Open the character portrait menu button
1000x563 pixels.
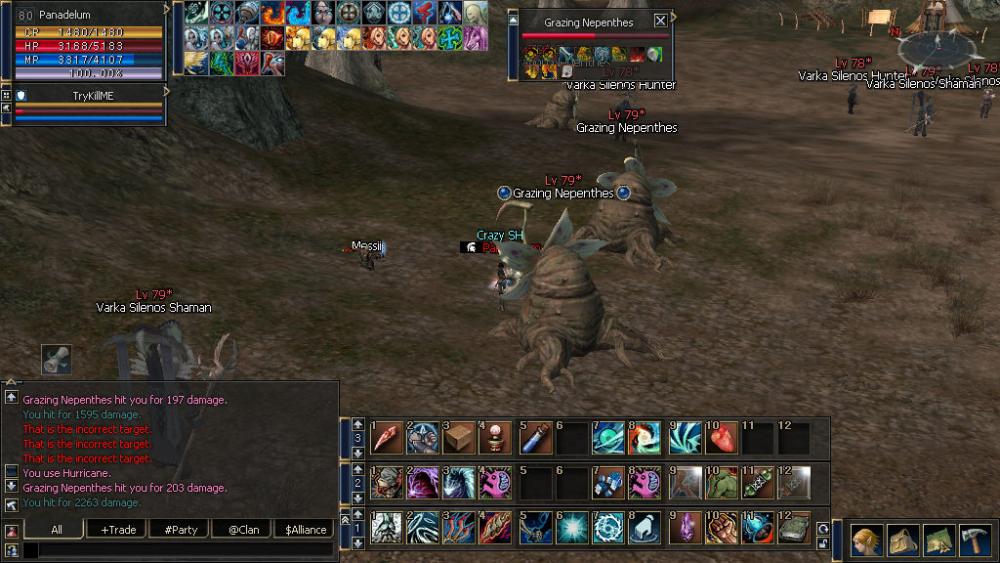866,541
